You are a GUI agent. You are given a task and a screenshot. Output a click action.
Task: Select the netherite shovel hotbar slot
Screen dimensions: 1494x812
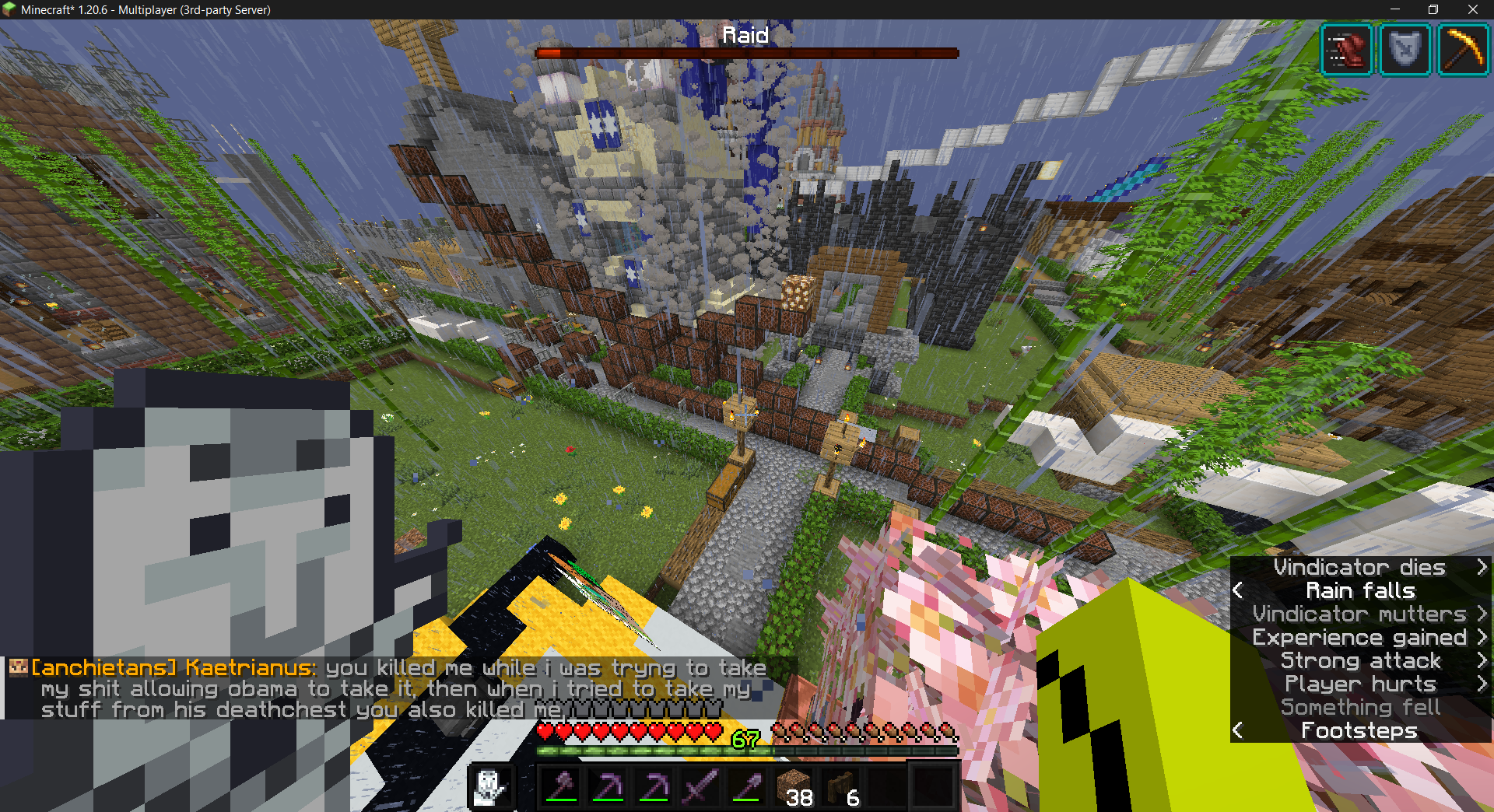coord(746,787)
